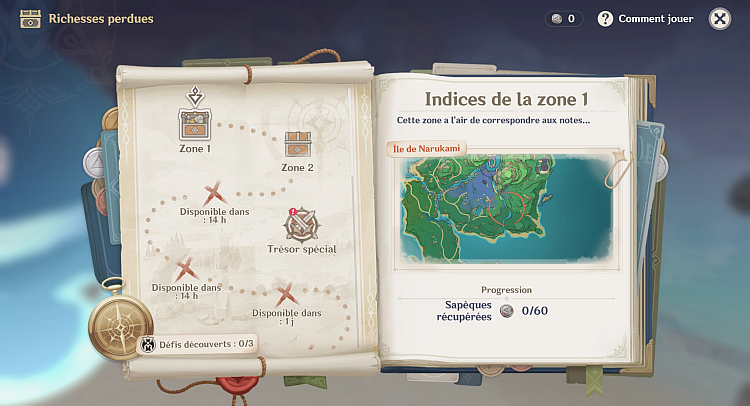Click the Île de Narukami map thumbnail

[507, 210]
